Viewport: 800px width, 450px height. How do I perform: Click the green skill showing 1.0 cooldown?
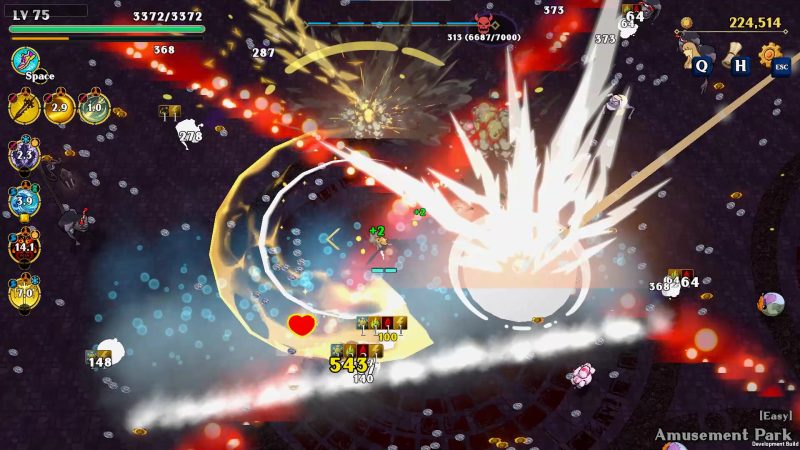[94, 107]
